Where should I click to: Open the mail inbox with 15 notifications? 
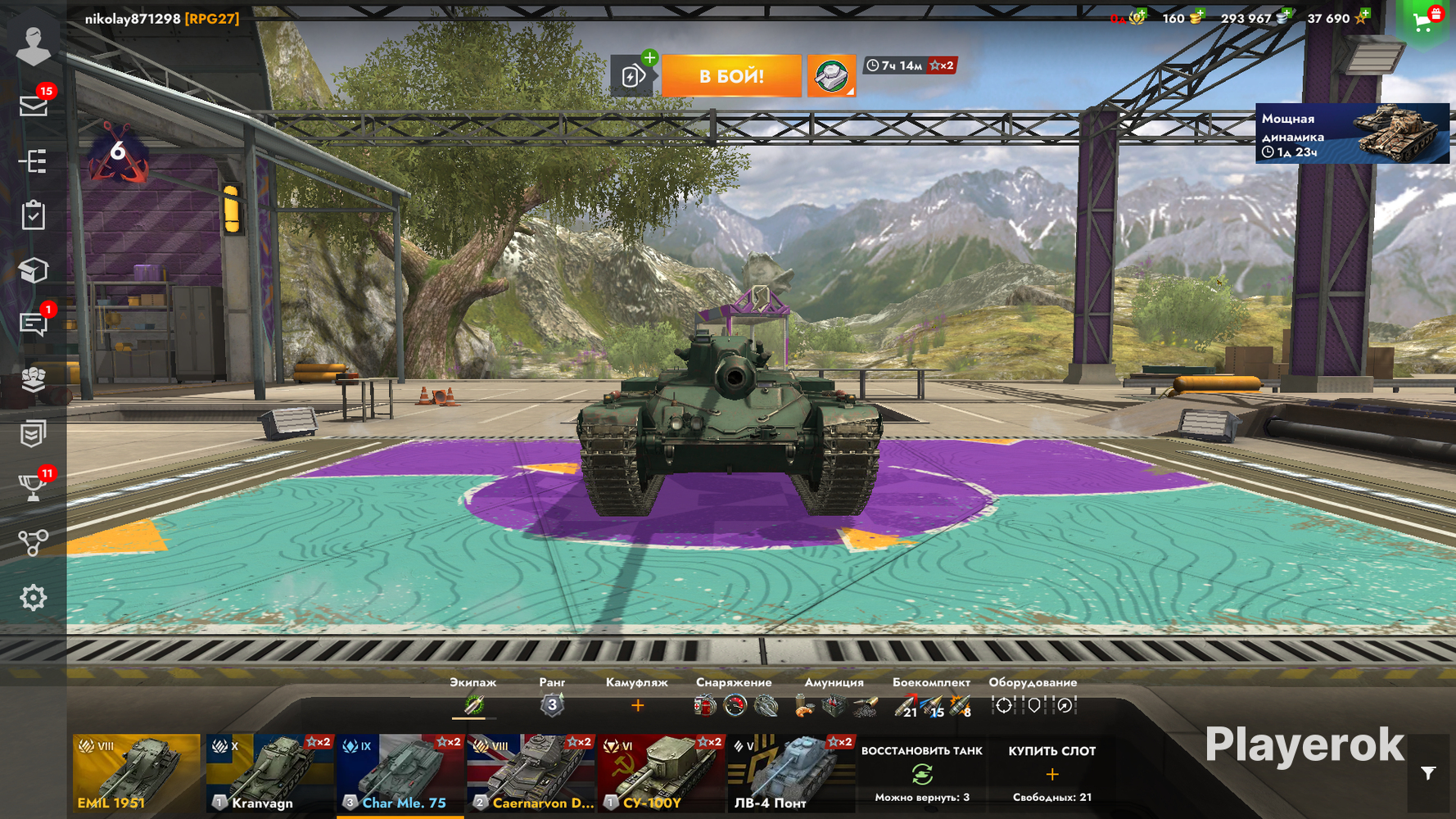pyautogui.click(x=34, y=106)
